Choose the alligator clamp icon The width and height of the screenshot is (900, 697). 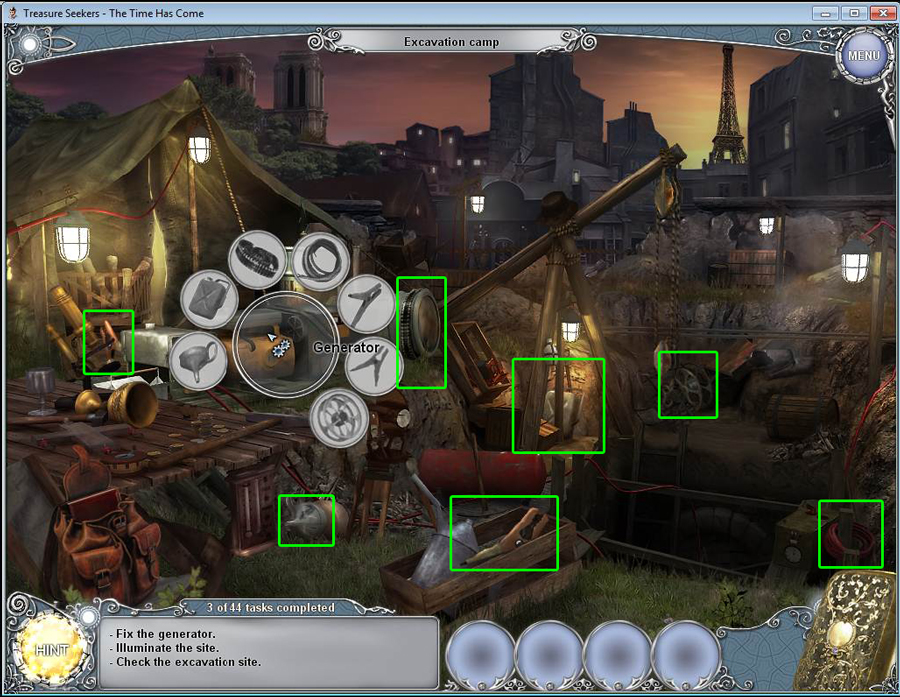366,303
